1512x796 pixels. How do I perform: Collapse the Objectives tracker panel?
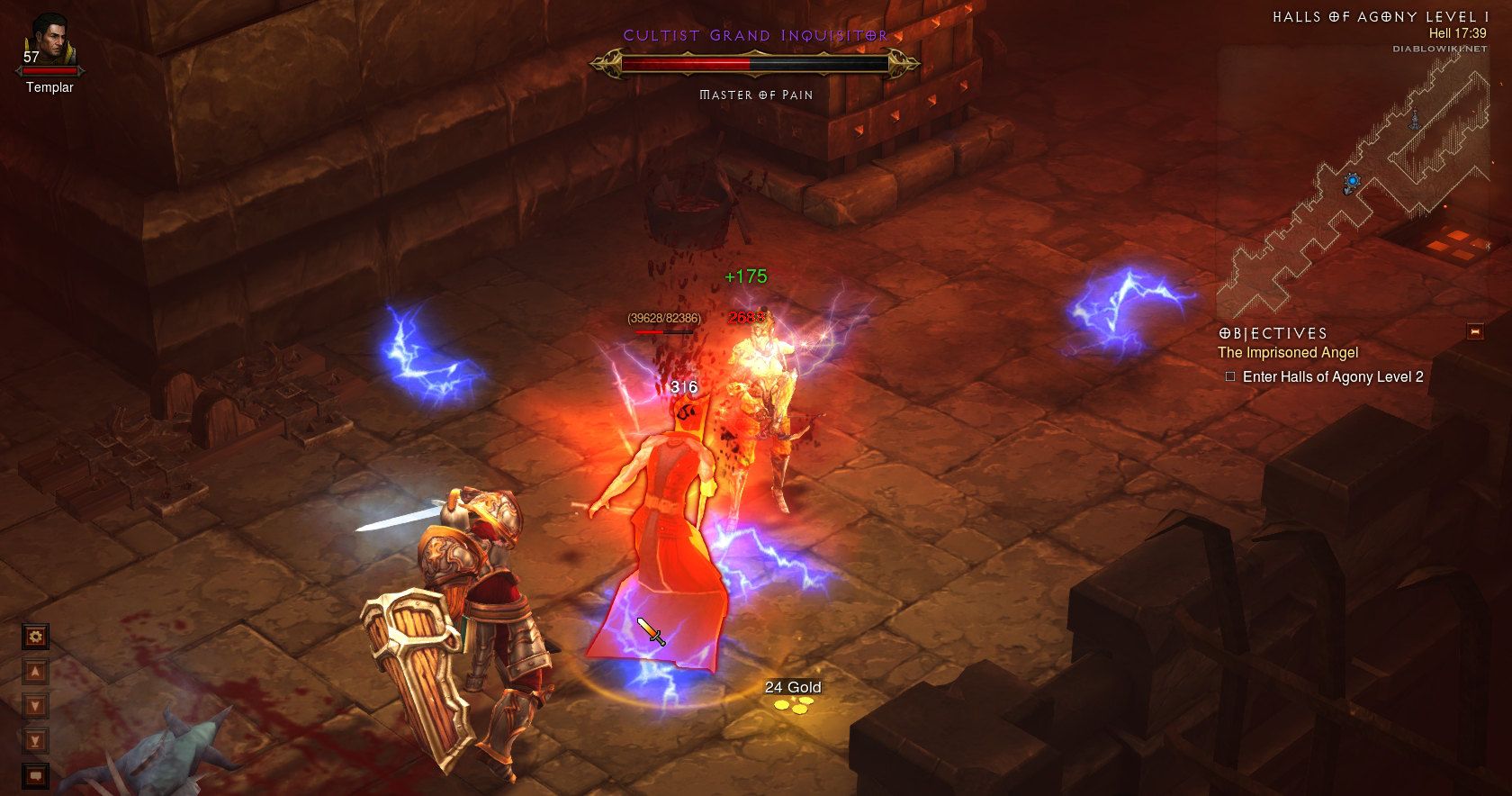click(1474, 331)
